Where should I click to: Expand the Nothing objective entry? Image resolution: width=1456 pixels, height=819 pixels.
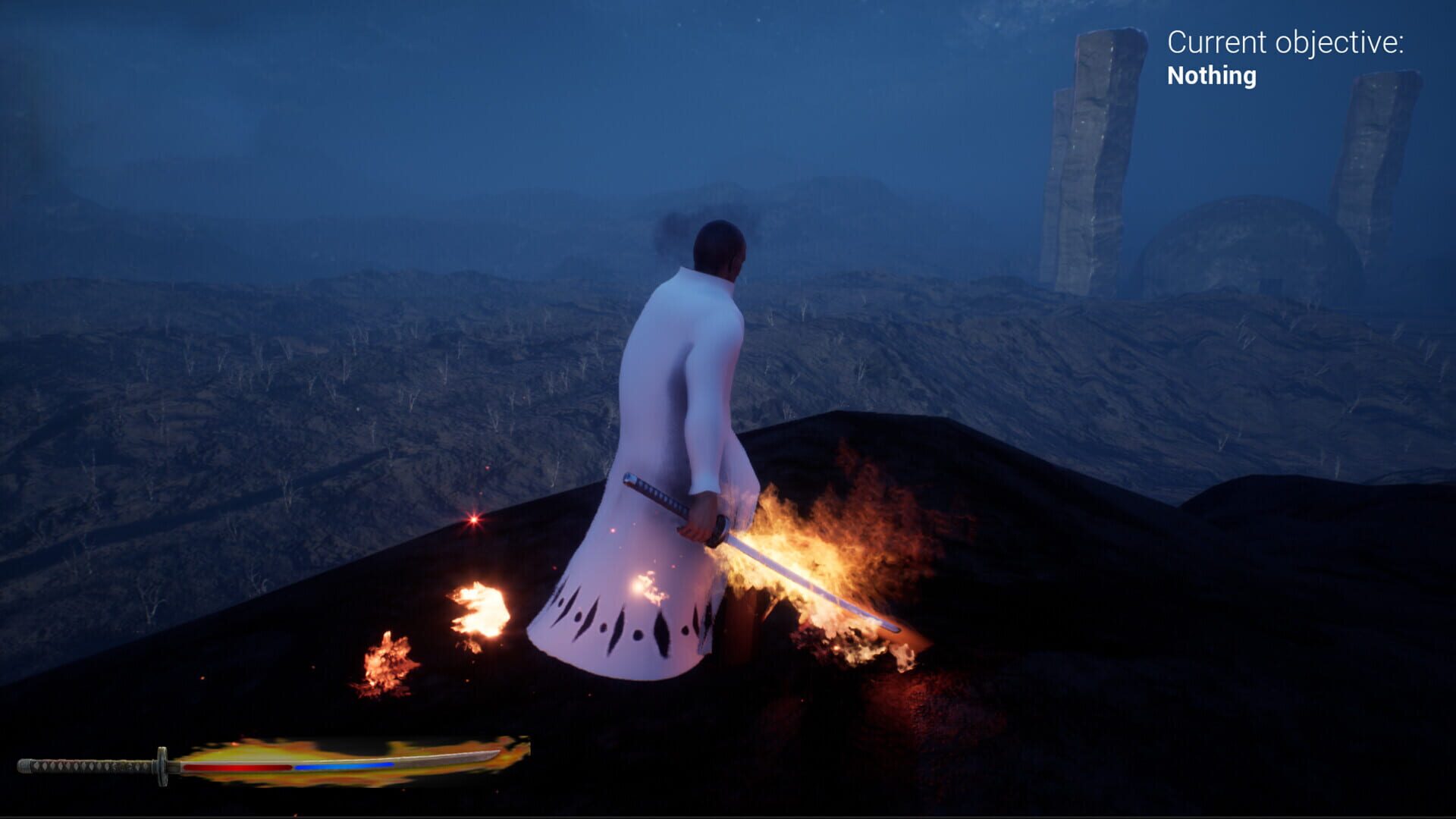1211,76
